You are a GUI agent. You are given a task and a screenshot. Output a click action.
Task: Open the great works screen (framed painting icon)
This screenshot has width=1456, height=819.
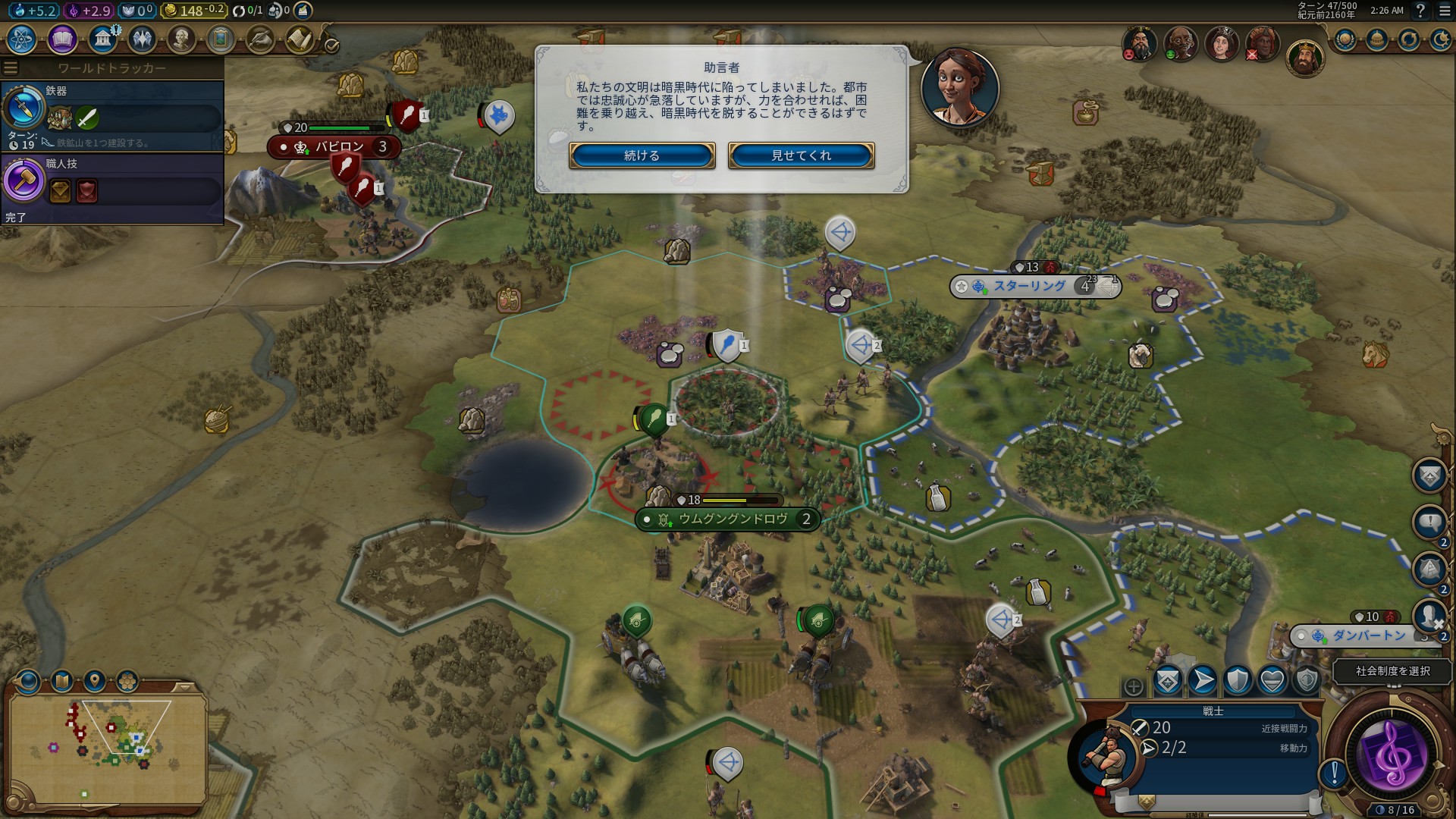coord(221,39)
